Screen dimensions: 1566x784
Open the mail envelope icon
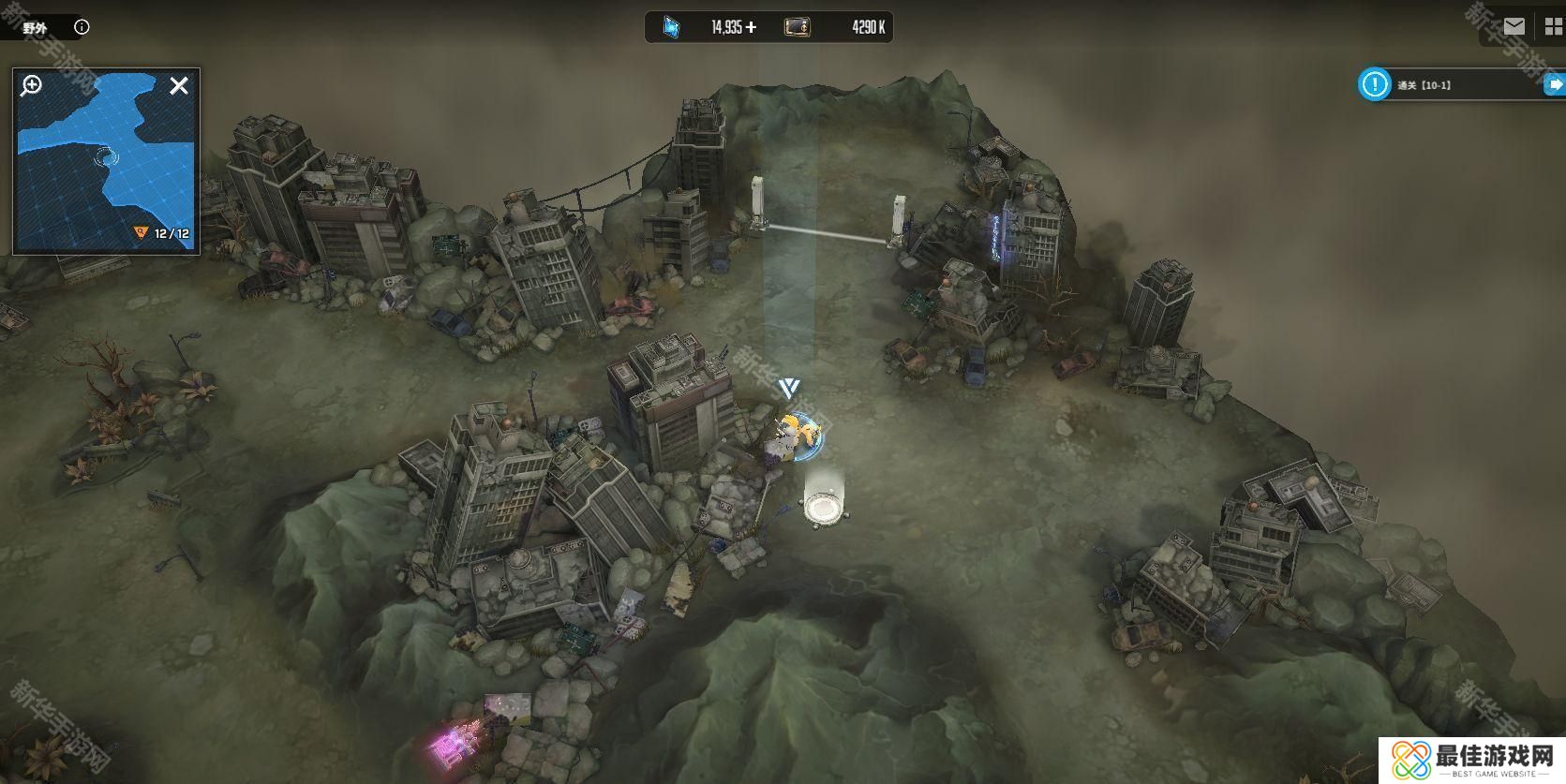[x=1514, y=26]
